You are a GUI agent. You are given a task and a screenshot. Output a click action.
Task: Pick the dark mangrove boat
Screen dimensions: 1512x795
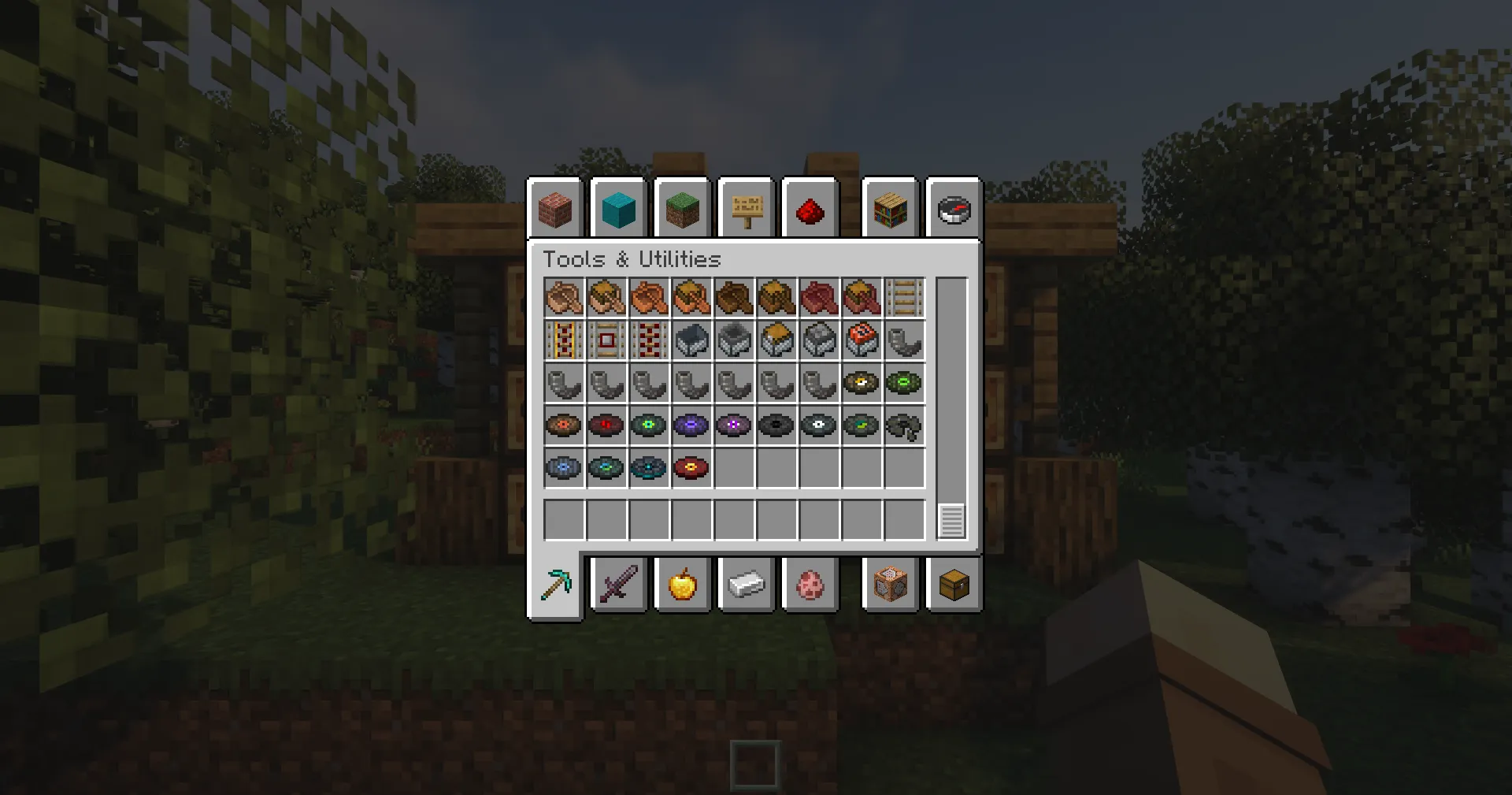point(819,298)
